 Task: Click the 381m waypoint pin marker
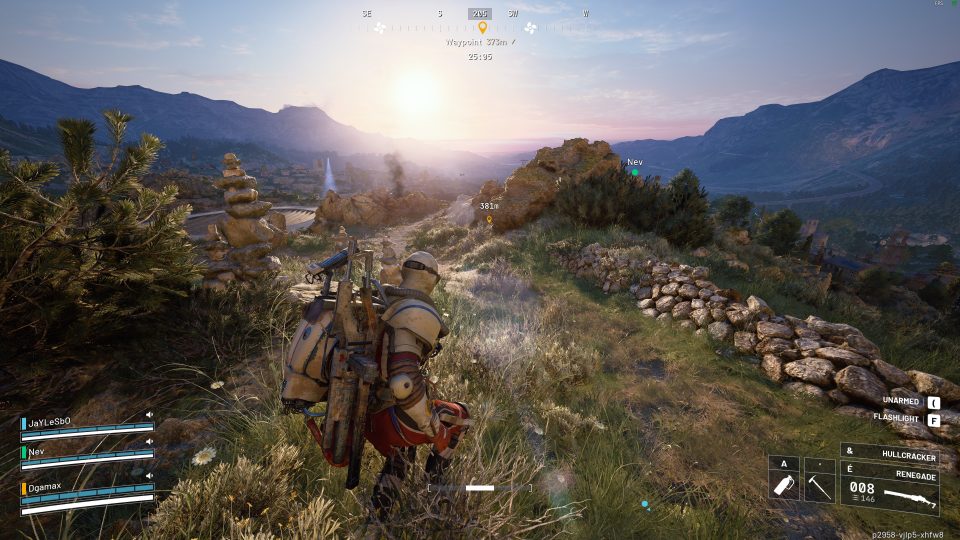[x=489, y=219]
